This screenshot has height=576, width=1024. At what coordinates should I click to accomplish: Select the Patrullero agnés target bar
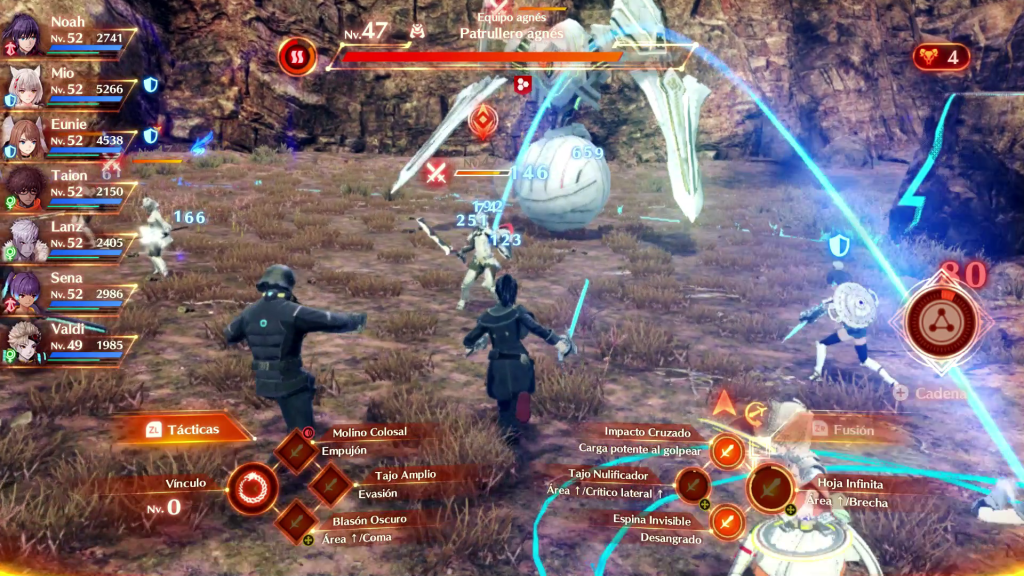coord(510,56)
